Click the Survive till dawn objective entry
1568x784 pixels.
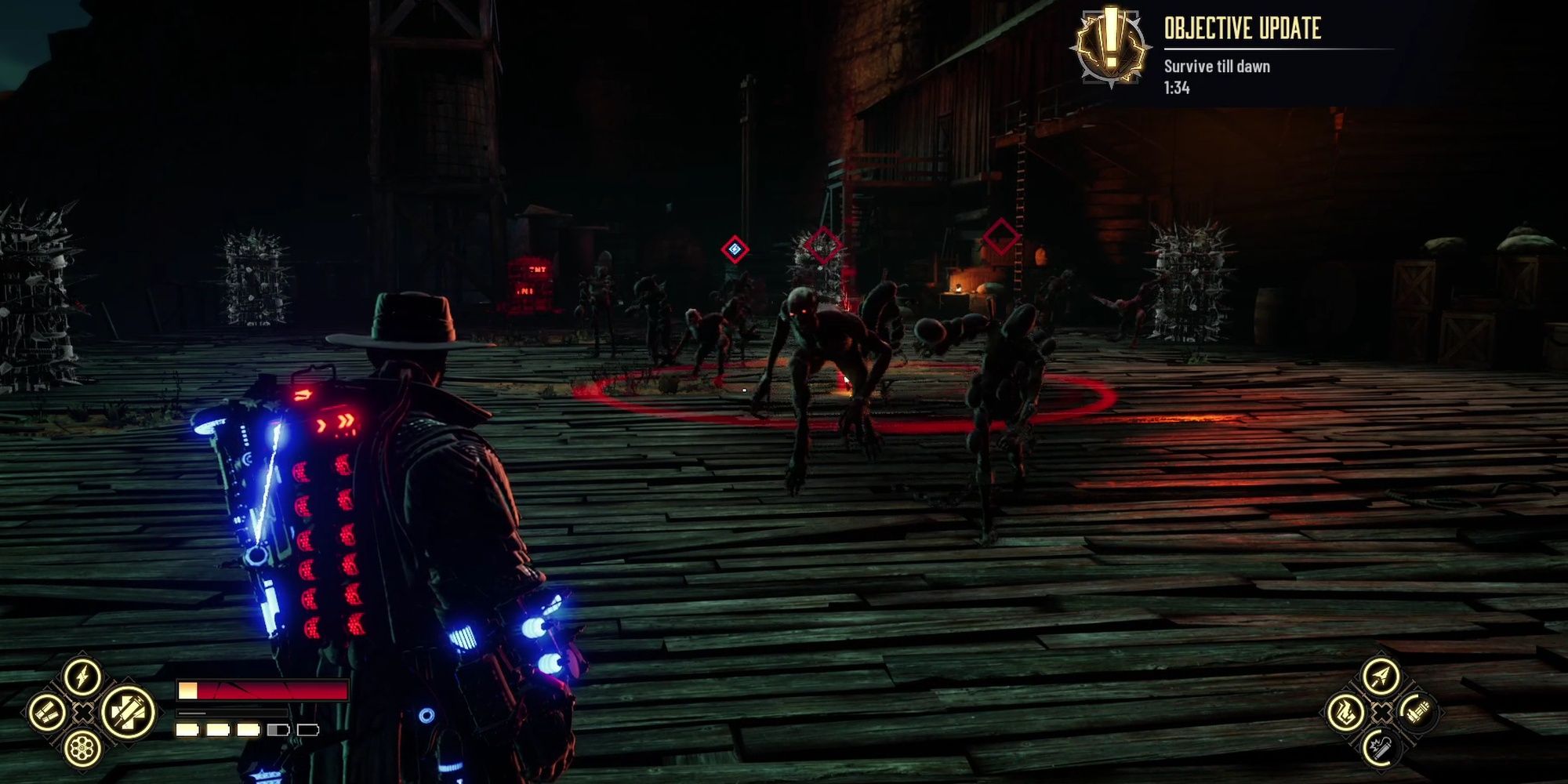coord(1218,67)
